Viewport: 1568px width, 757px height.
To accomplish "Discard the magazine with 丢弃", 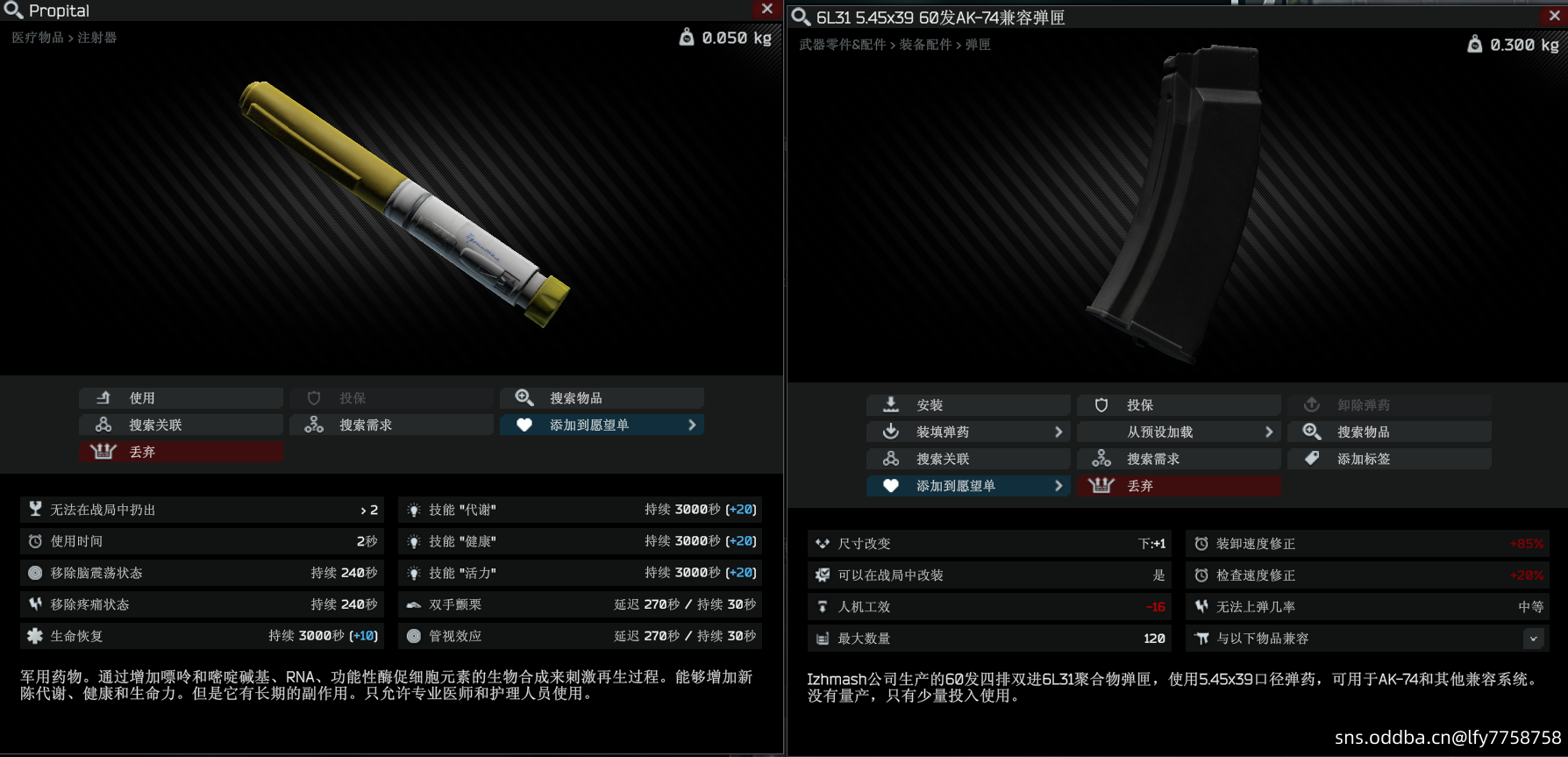I will click(1179, 486).
